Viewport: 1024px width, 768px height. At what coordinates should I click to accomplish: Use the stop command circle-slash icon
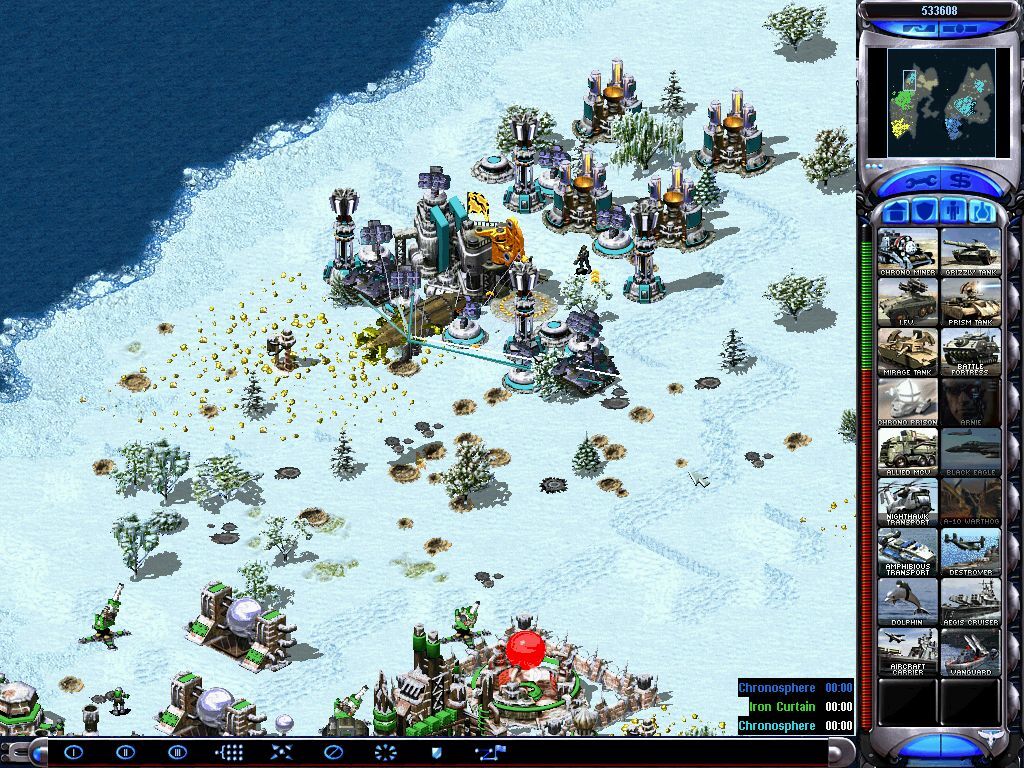[333, 752]
